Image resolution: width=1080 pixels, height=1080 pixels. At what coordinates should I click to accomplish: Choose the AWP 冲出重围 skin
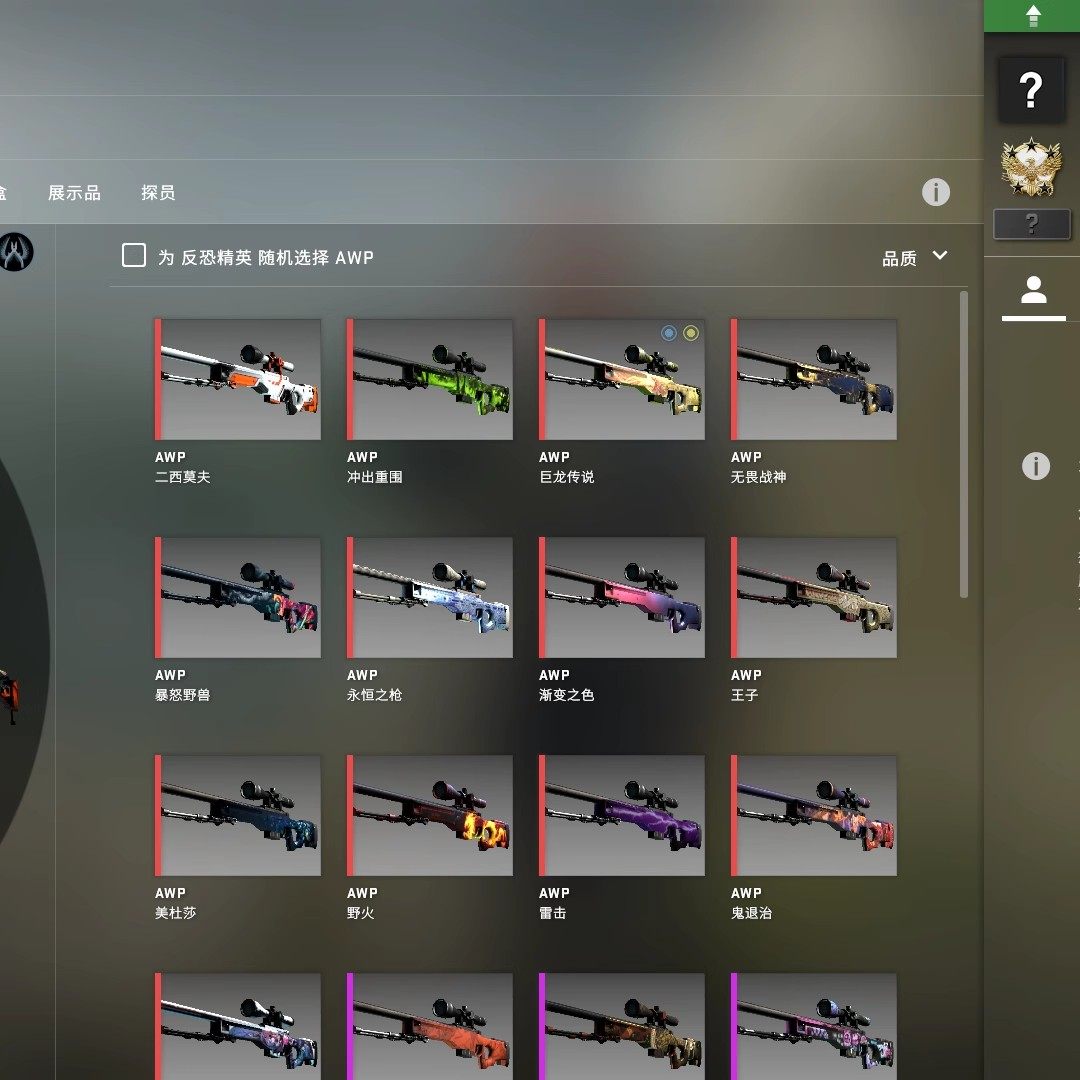(430, 380)
